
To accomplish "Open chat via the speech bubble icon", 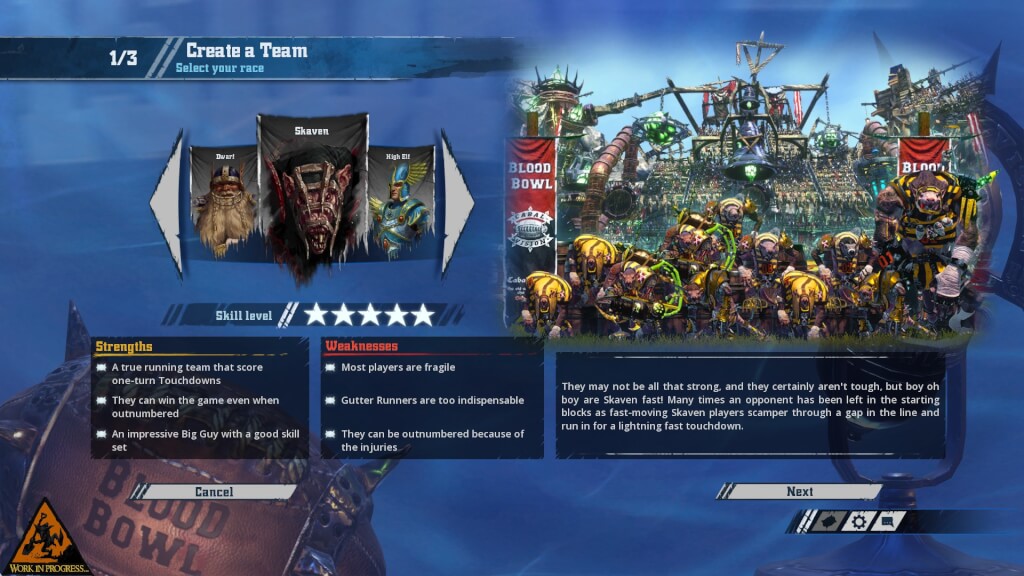I will [x=889, y=521].
